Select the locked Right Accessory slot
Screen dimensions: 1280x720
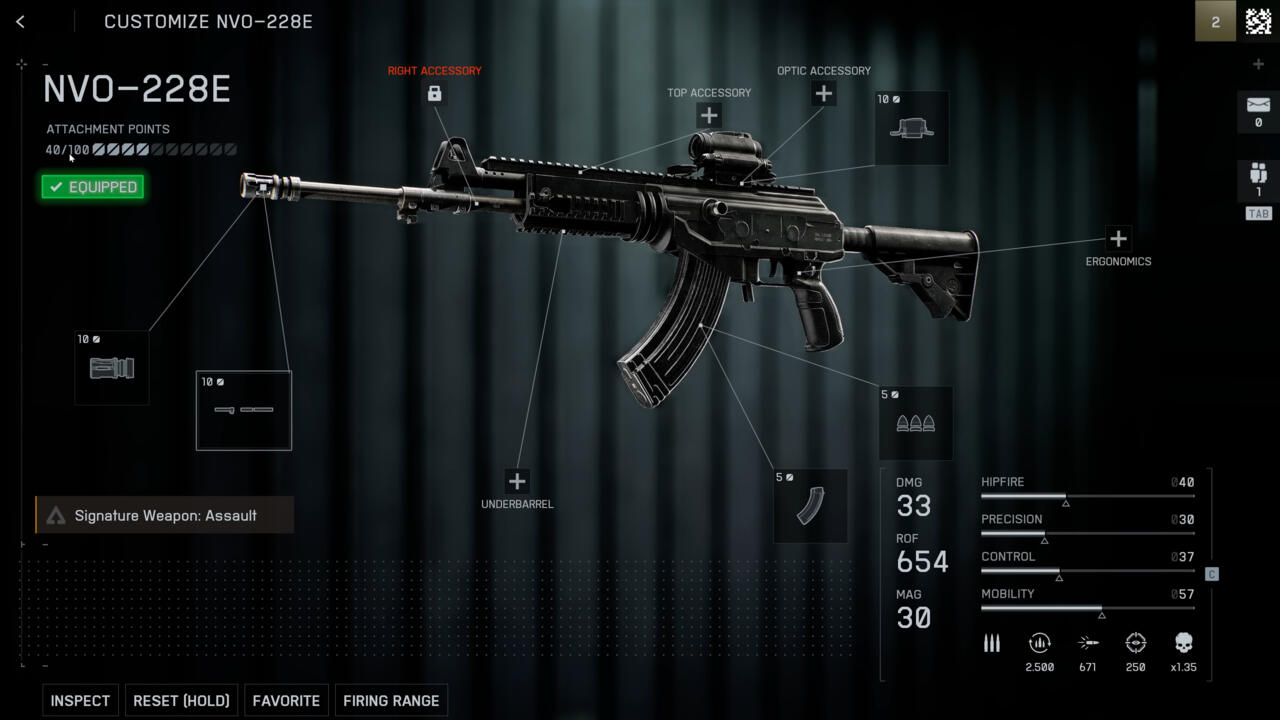434,93
